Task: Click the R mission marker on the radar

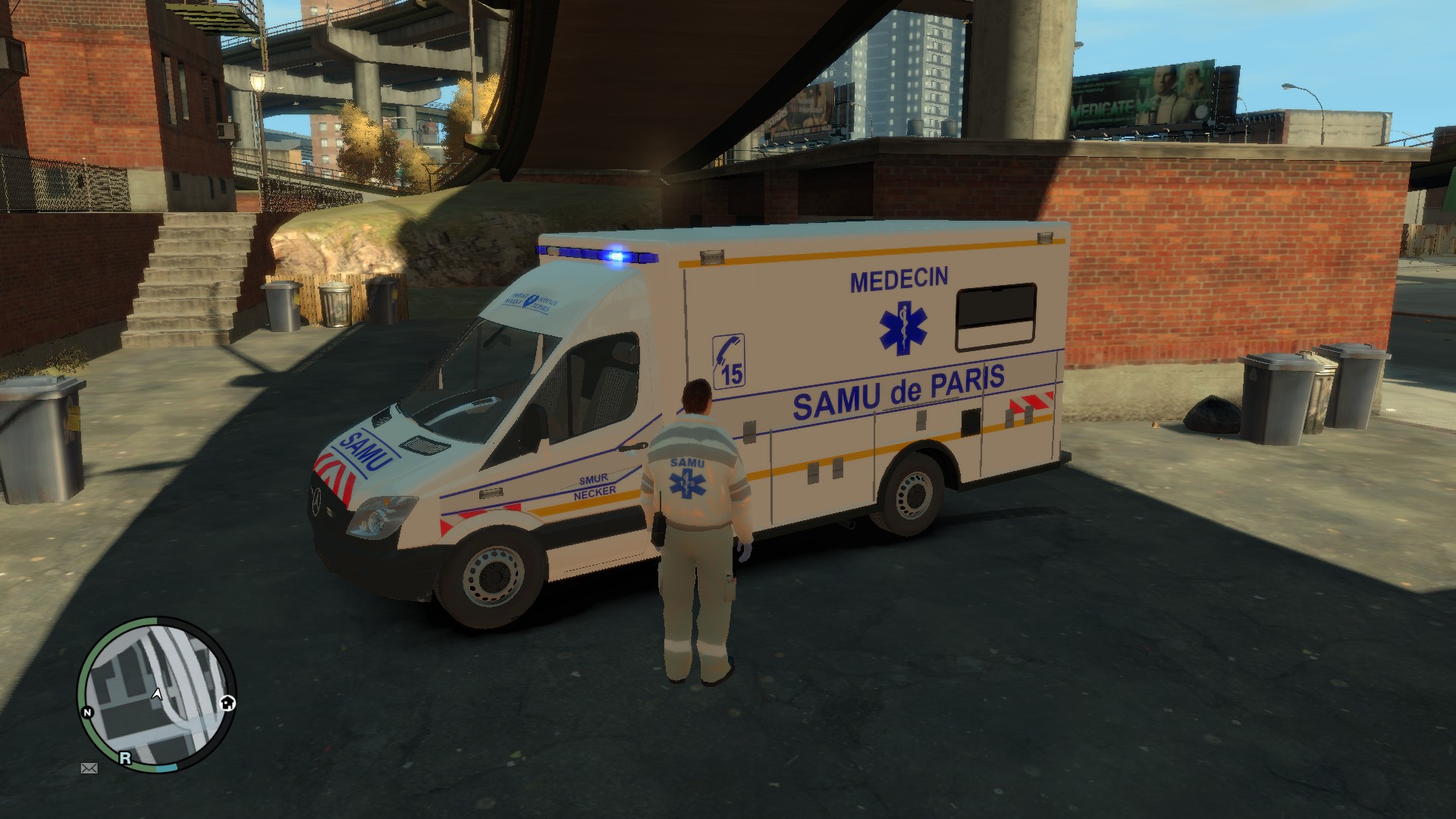Action: click(125, 758)
